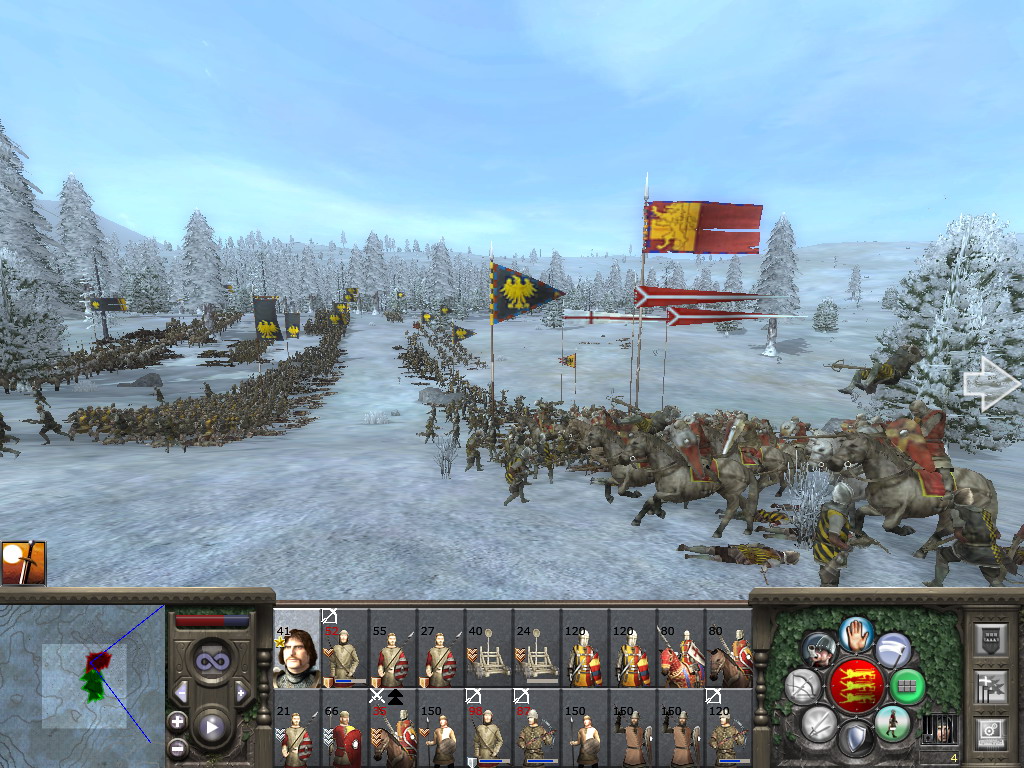Activate the helmeted rally horn ability

coord(819,650)
